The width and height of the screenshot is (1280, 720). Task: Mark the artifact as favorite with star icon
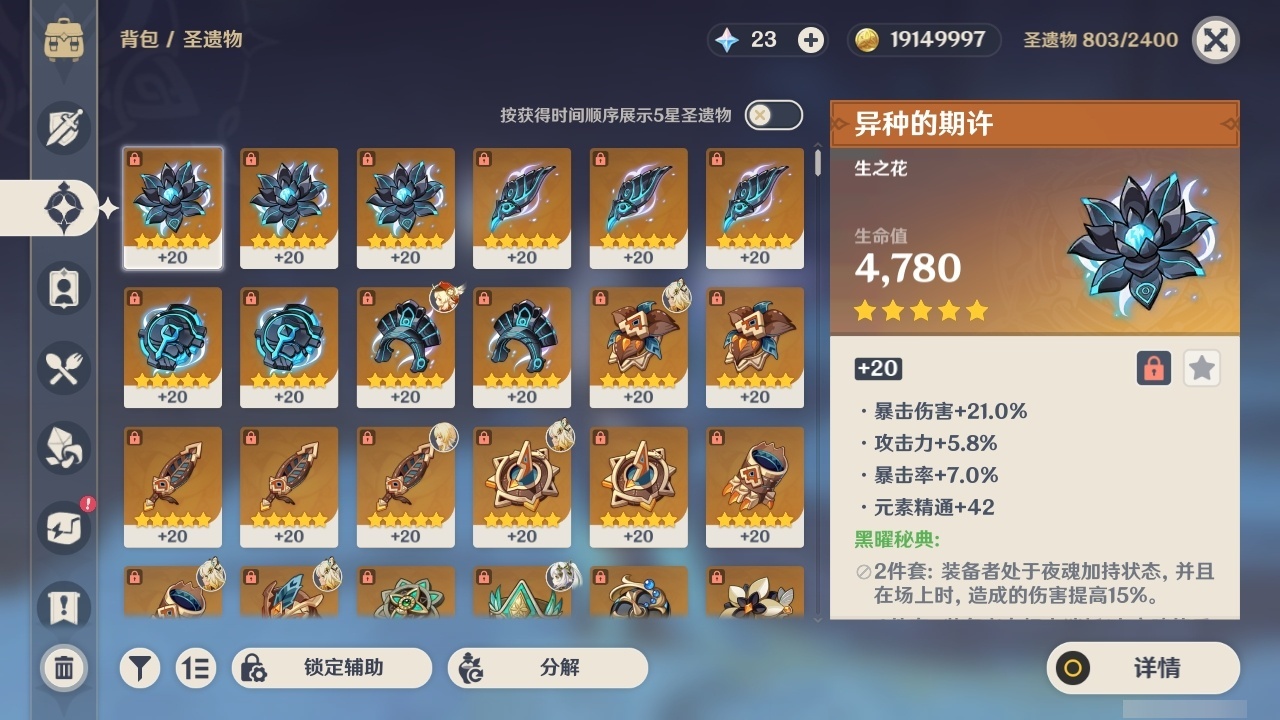point(1201,369)
